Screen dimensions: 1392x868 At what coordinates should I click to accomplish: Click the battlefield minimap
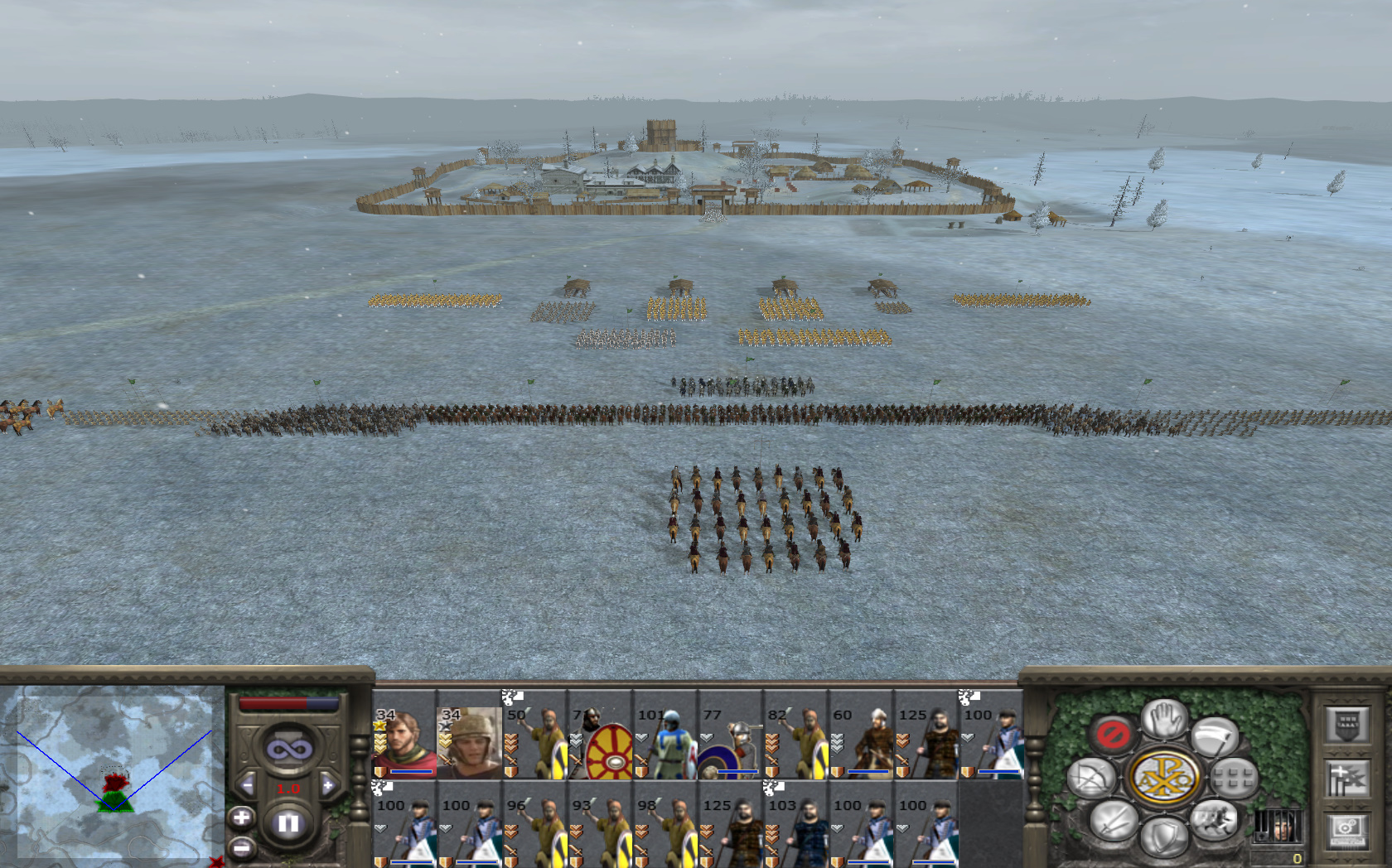[x=114, y=774]
